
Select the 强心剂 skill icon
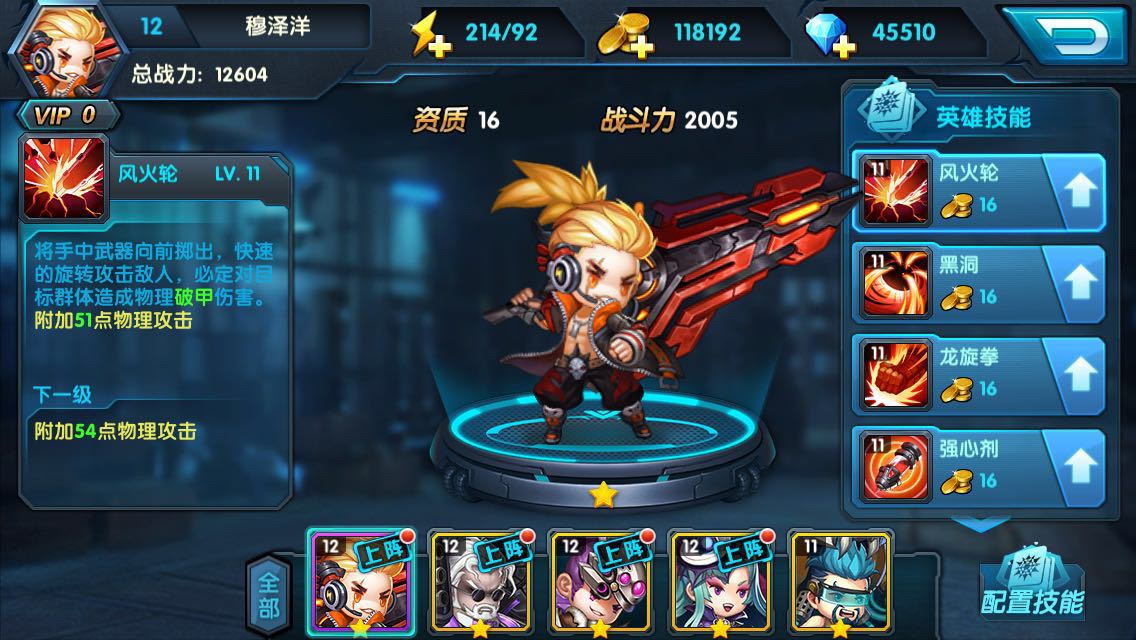click(896, 466)
